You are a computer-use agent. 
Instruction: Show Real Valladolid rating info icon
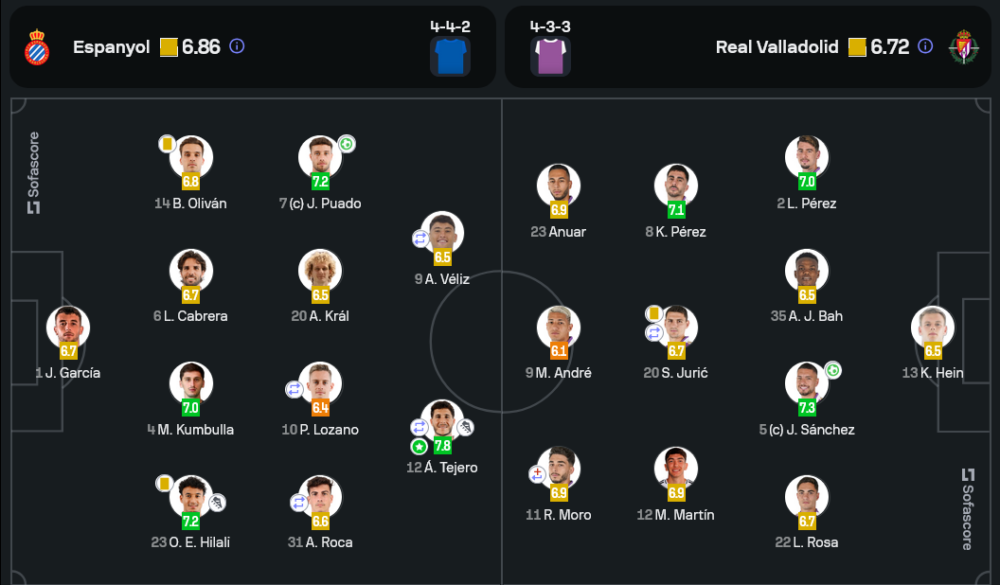[926, 46]
